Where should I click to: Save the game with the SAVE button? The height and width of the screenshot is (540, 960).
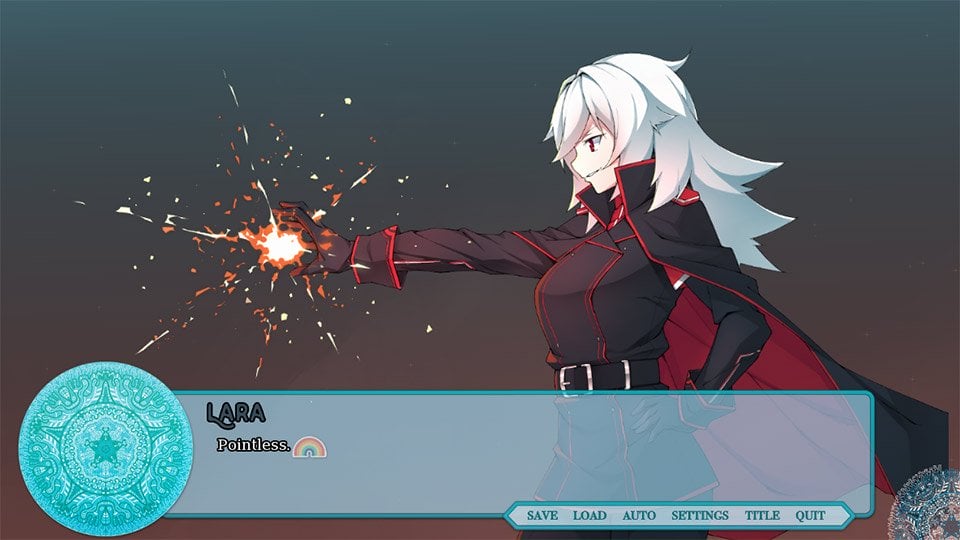click(x=542, y=515)
